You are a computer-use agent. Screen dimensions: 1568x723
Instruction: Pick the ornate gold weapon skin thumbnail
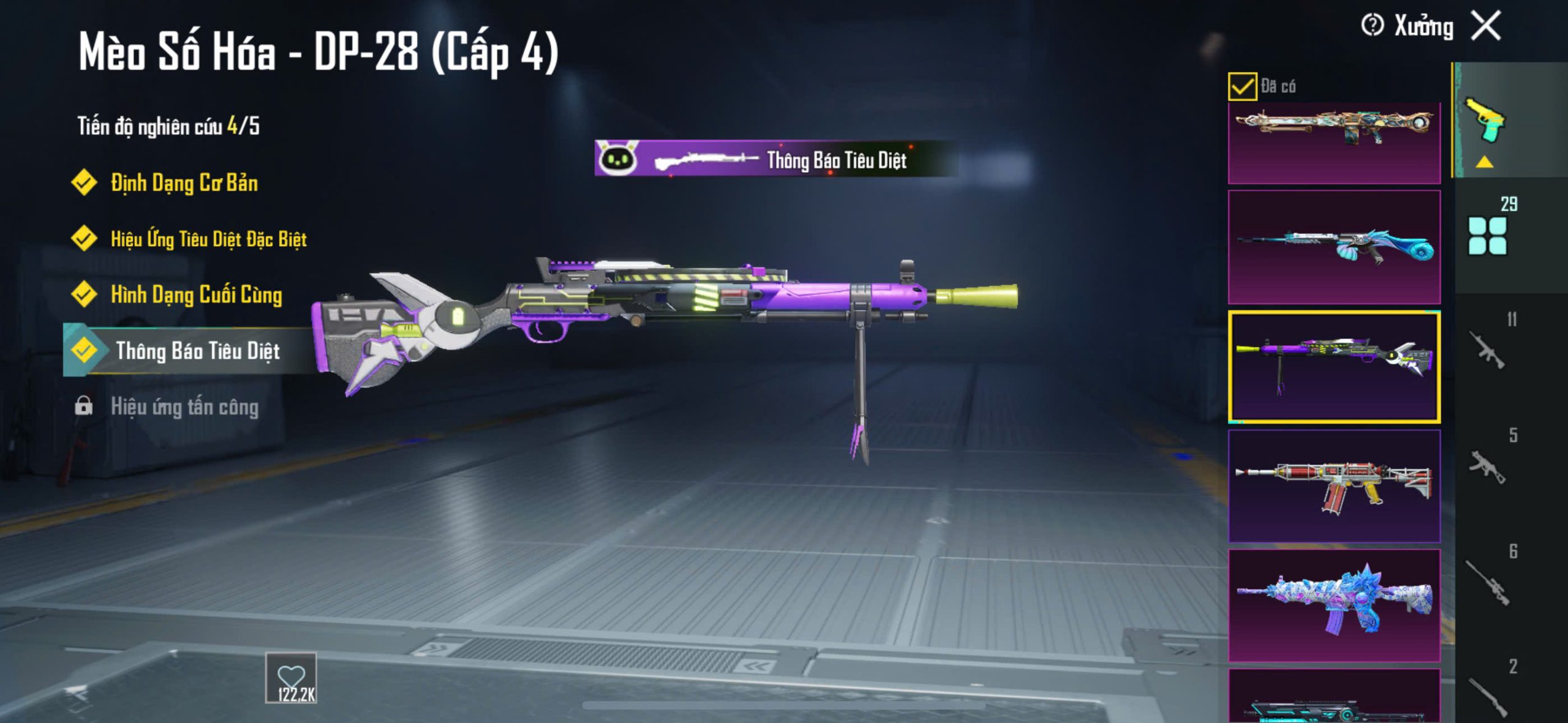click(x=1334, y=143)
